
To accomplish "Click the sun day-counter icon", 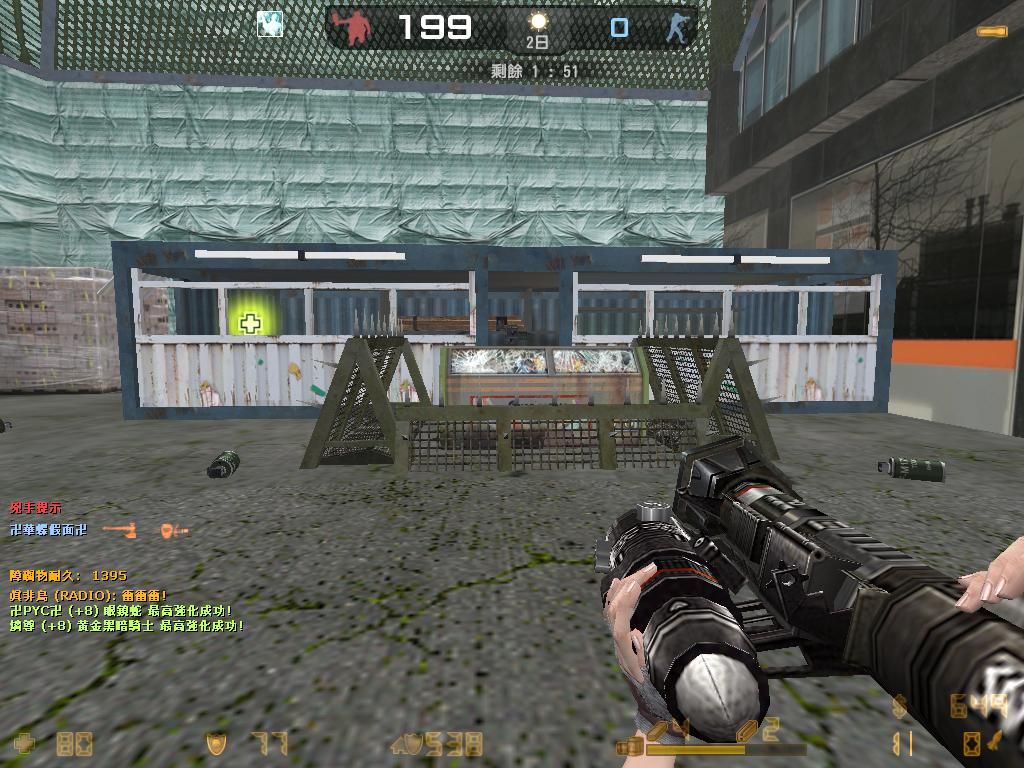I will pyautogui.click(x=538, y=22).
